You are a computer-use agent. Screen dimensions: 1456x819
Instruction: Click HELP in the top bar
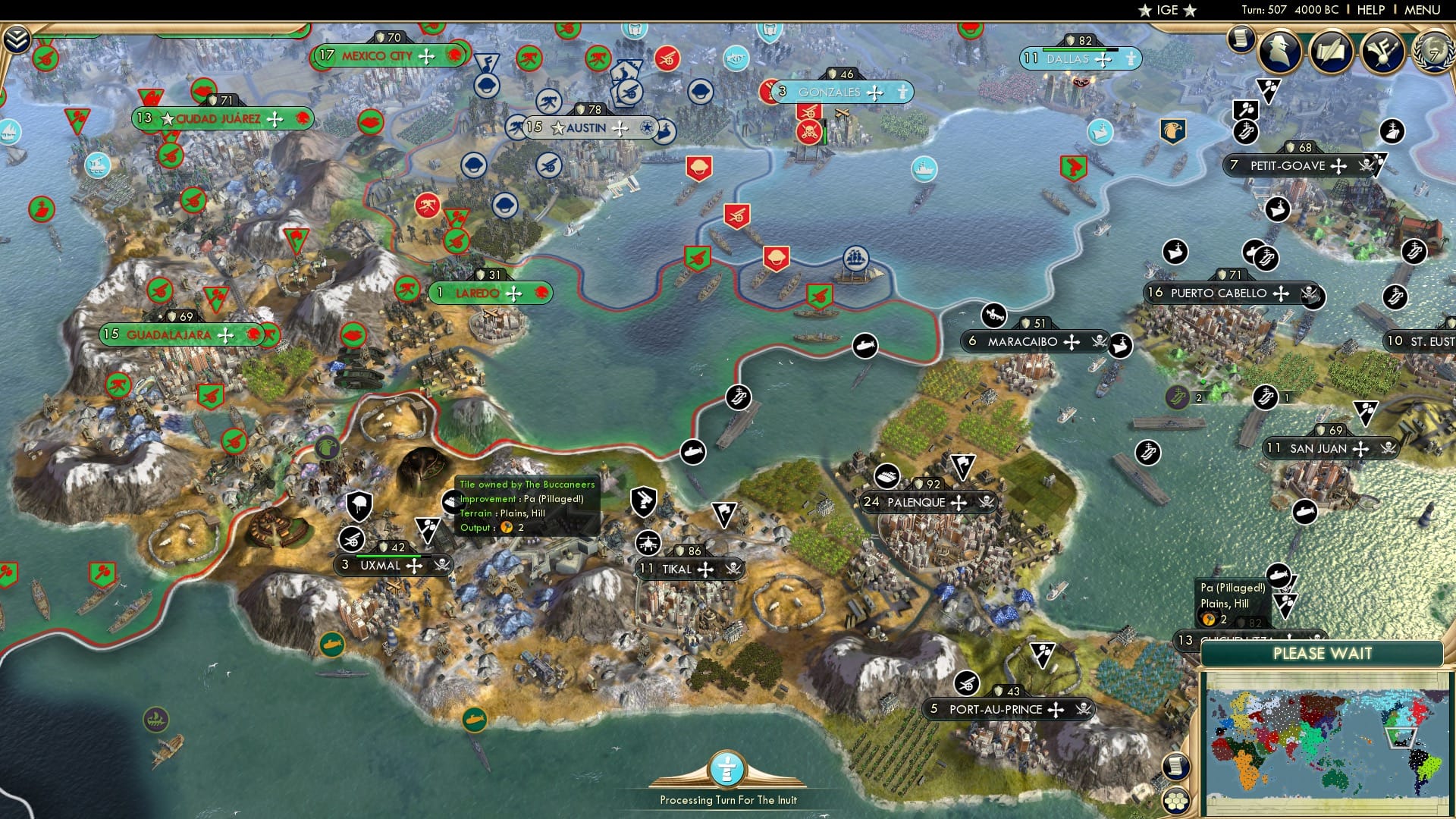point(1370,10)
